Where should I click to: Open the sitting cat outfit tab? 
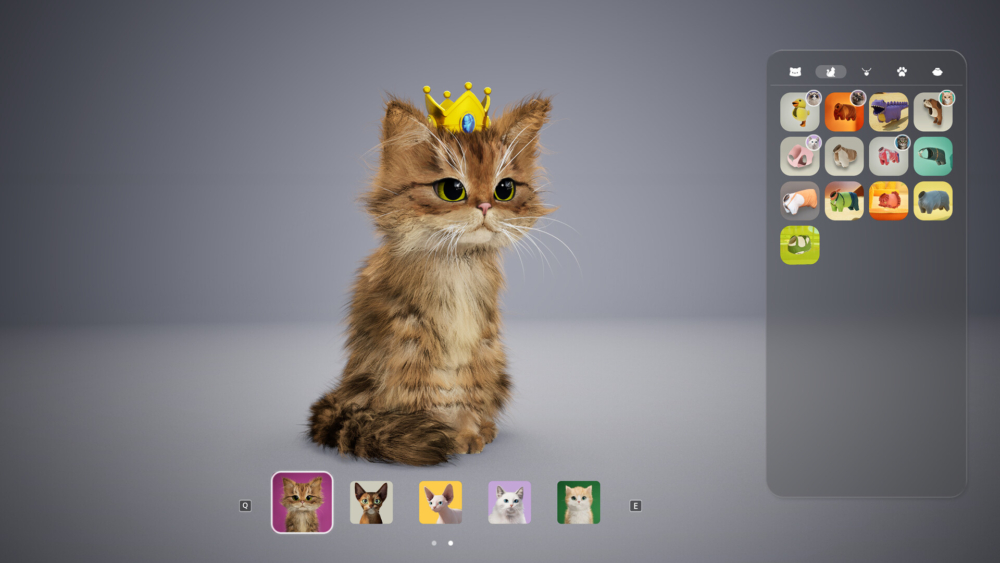(830, 72)
